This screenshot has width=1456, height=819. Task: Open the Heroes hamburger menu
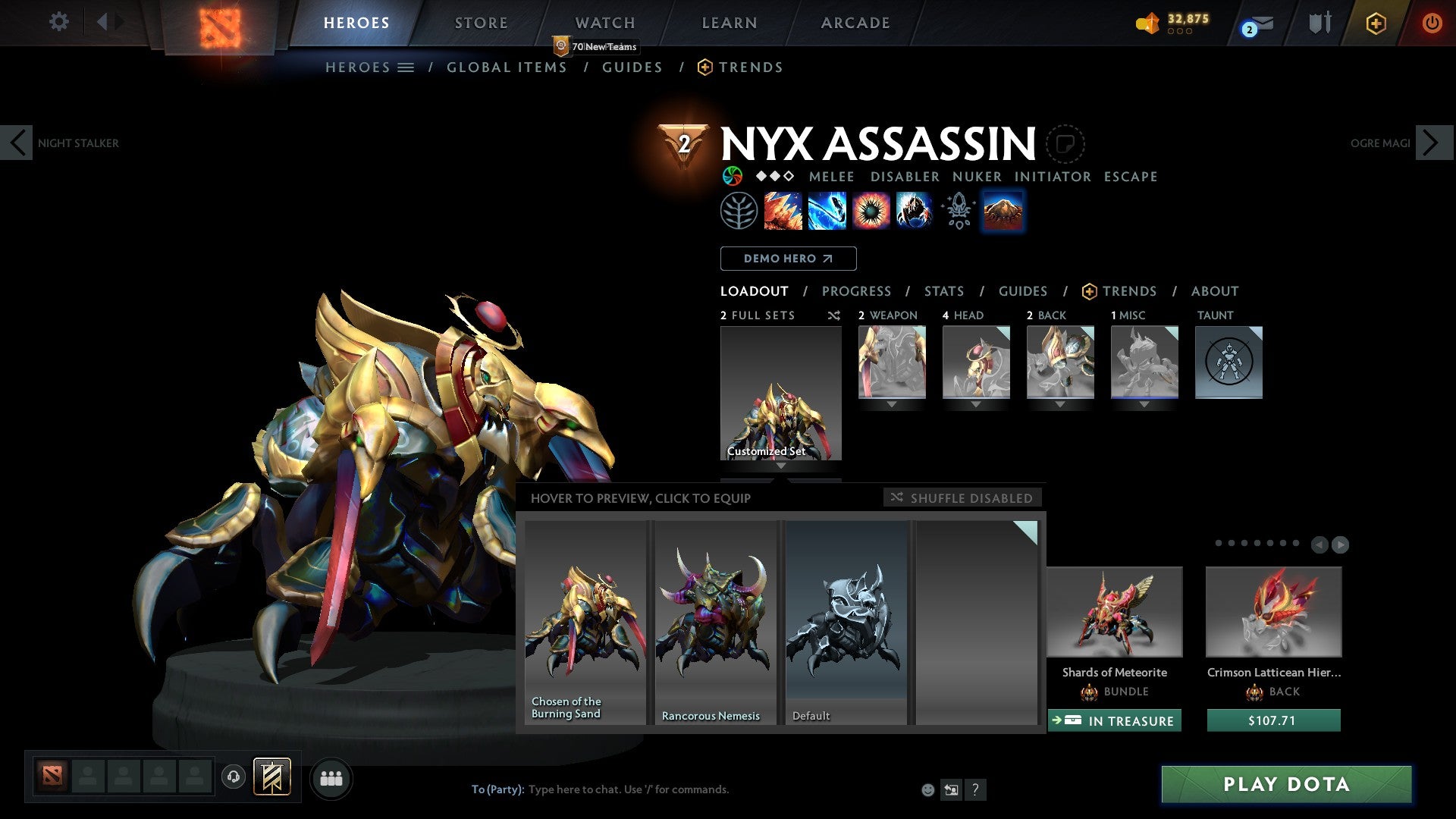click(x=406, y=67)
